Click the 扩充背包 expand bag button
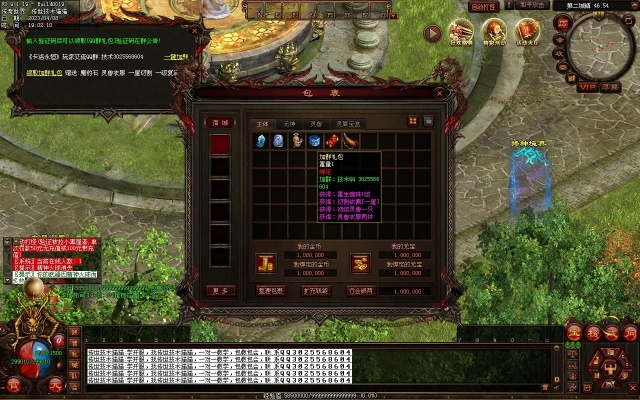Screen dimensions: 640x400 point(316,291)
